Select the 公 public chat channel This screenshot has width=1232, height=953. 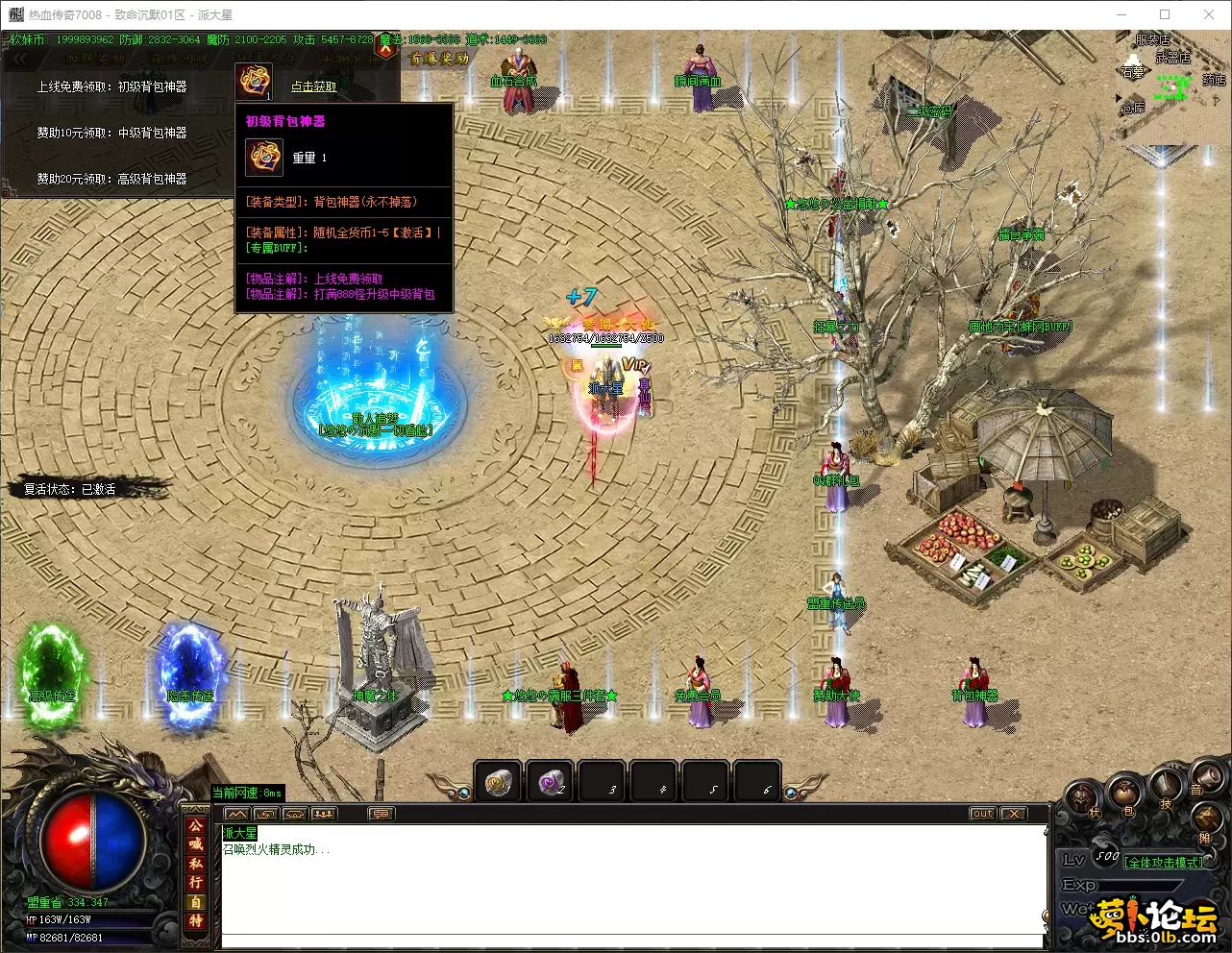[x=195, y=825]
